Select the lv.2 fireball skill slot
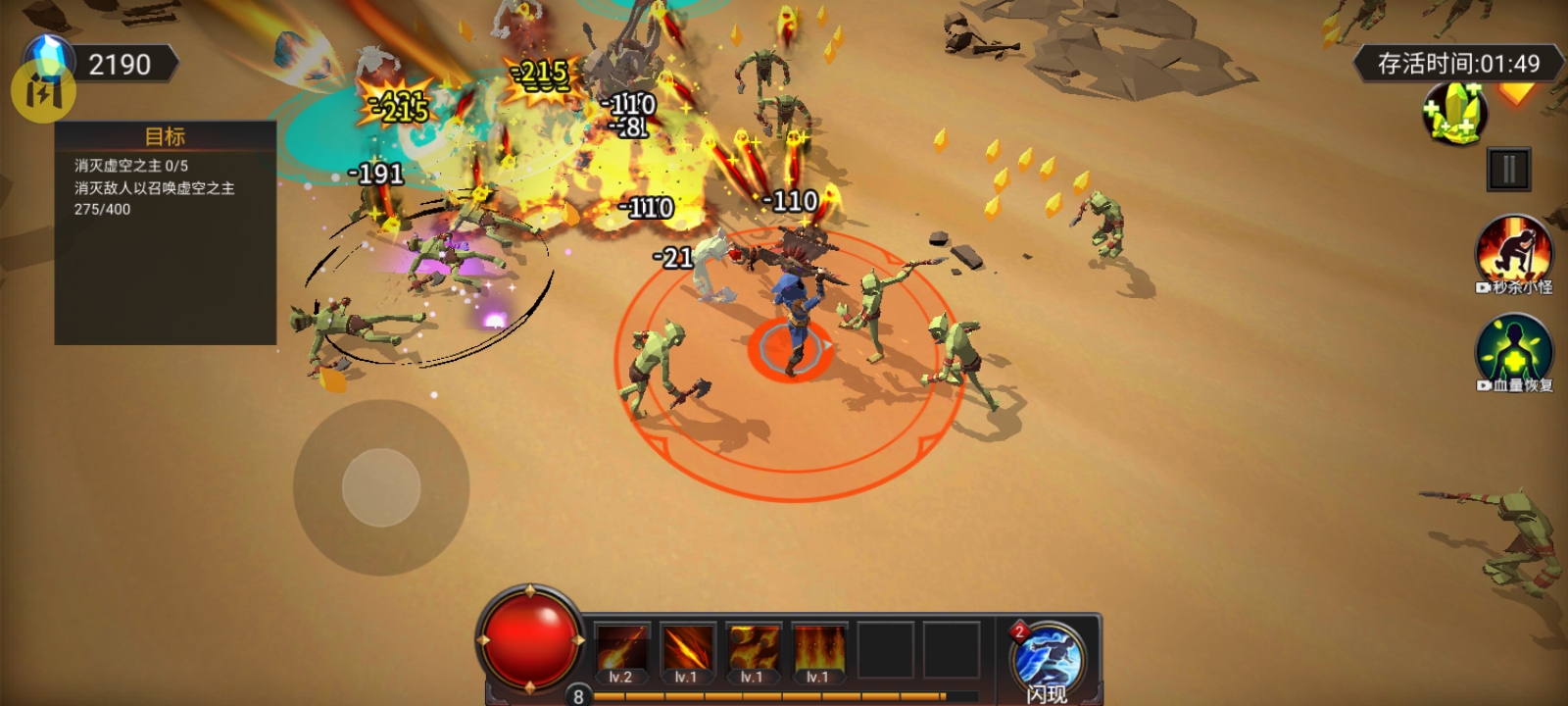This screenshot has width=1568, height=706. tap(621, 650)
